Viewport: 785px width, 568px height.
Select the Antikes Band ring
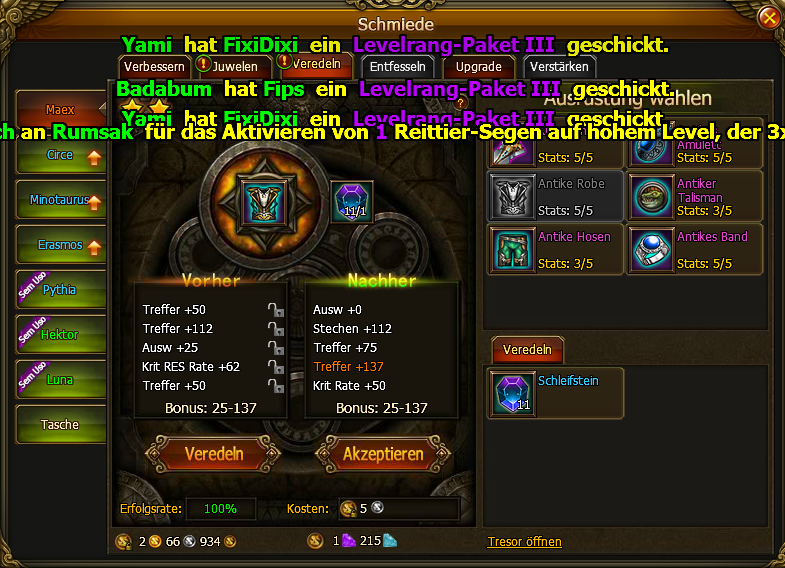(695, 249)
